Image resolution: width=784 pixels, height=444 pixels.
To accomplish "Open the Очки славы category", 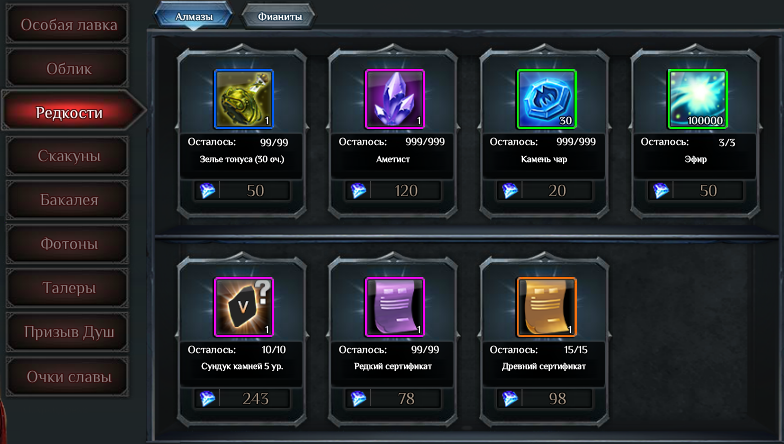I will point(69,377).
